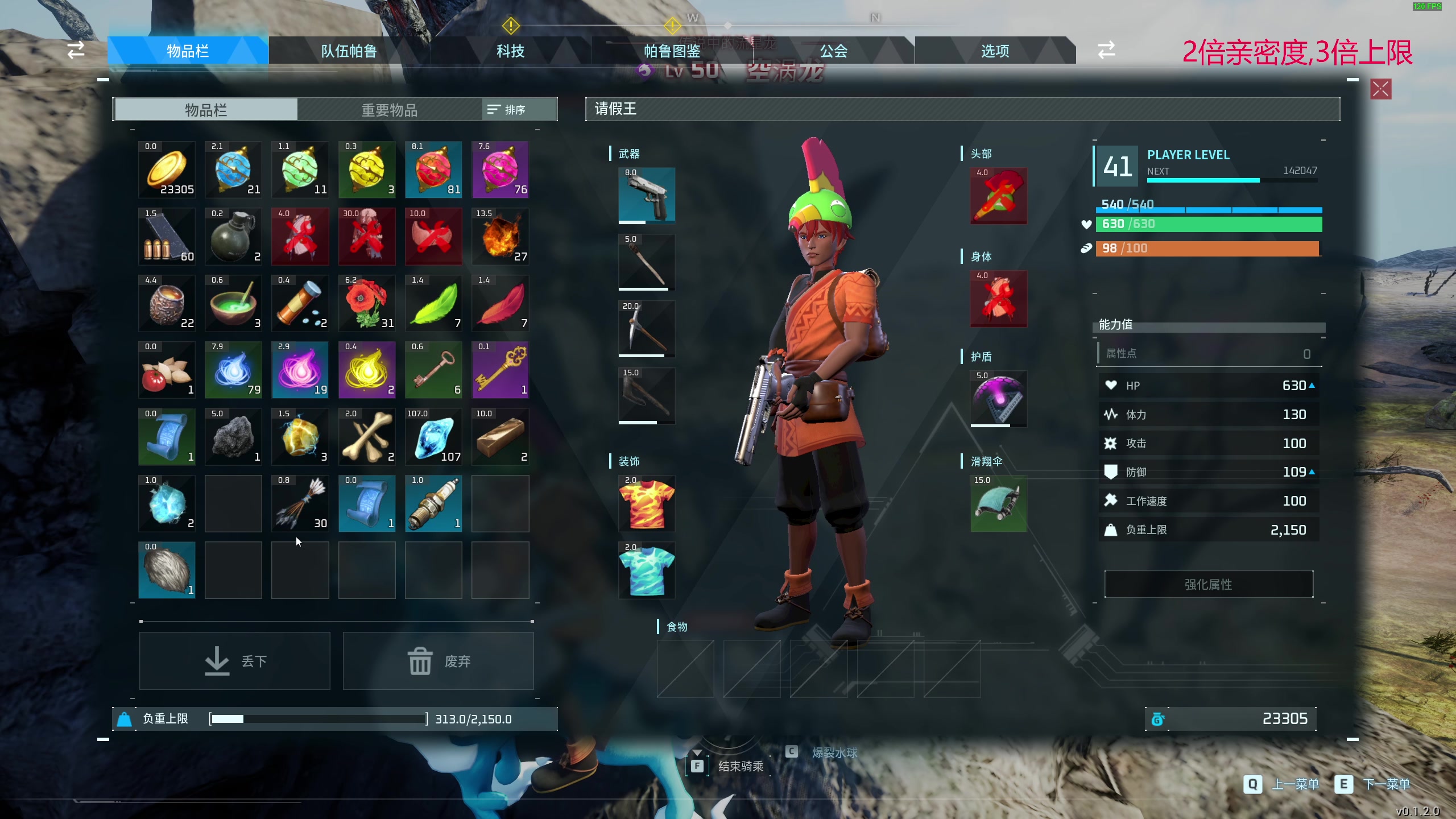Click the 废弃 discard button
The image size is (1456, 819).
coord(439,661)
